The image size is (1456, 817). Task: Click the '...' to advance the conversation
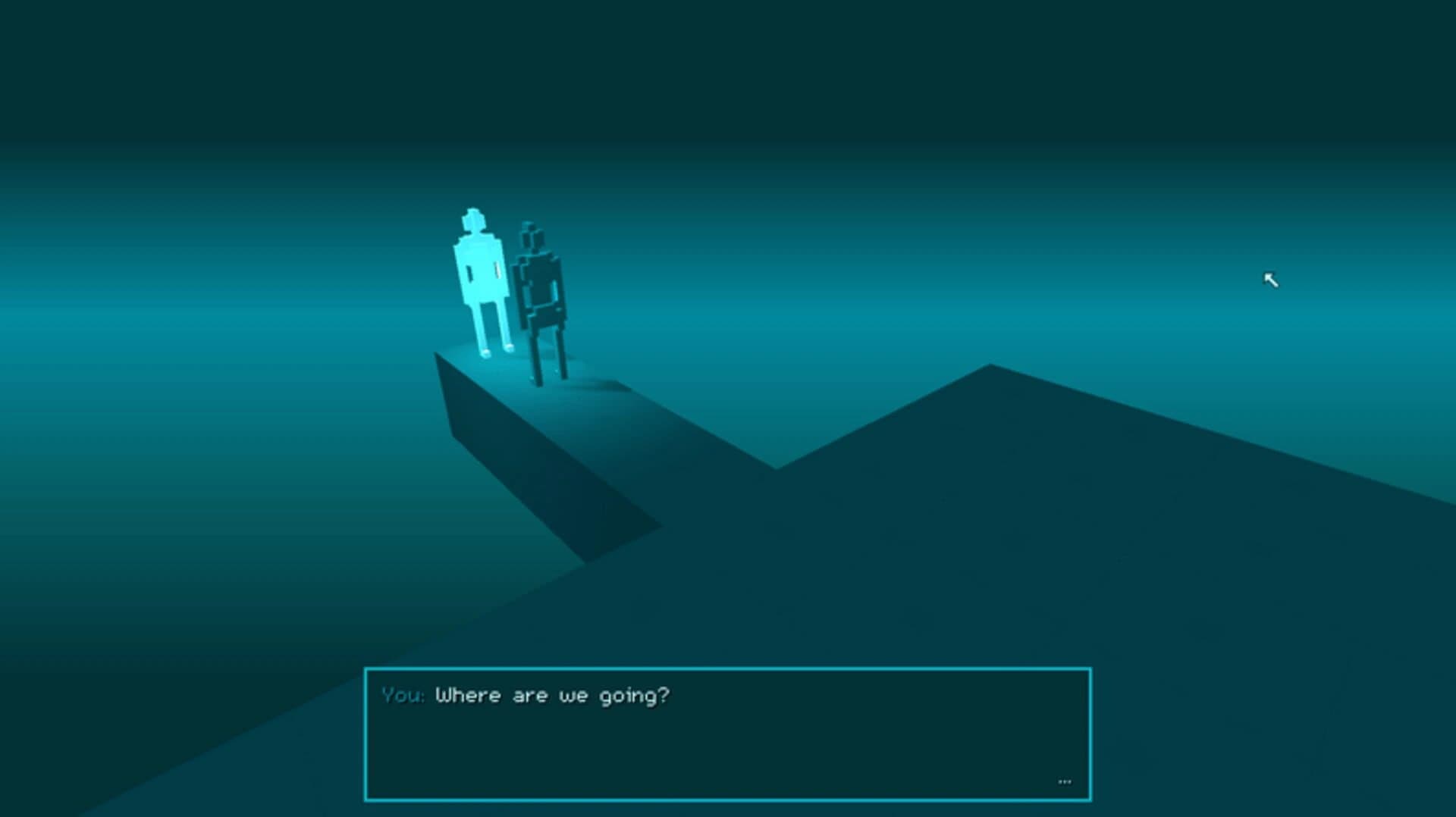click(1064, 781)
